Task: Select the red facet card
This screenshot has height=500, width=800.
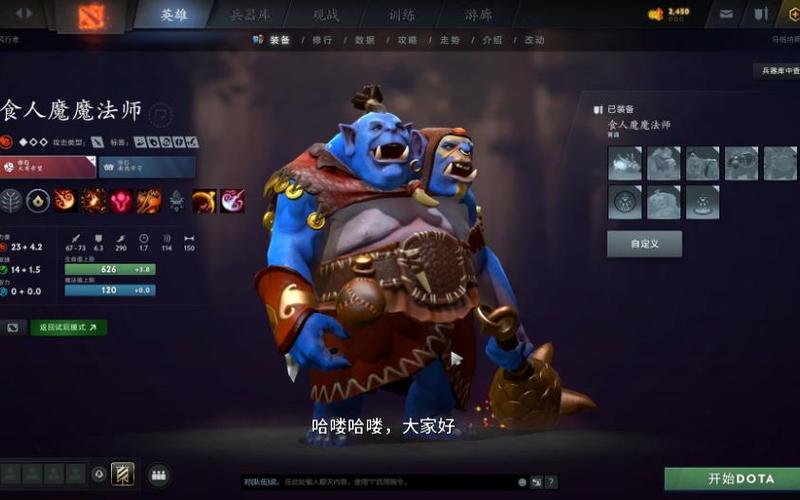Action: pos(48,166)
